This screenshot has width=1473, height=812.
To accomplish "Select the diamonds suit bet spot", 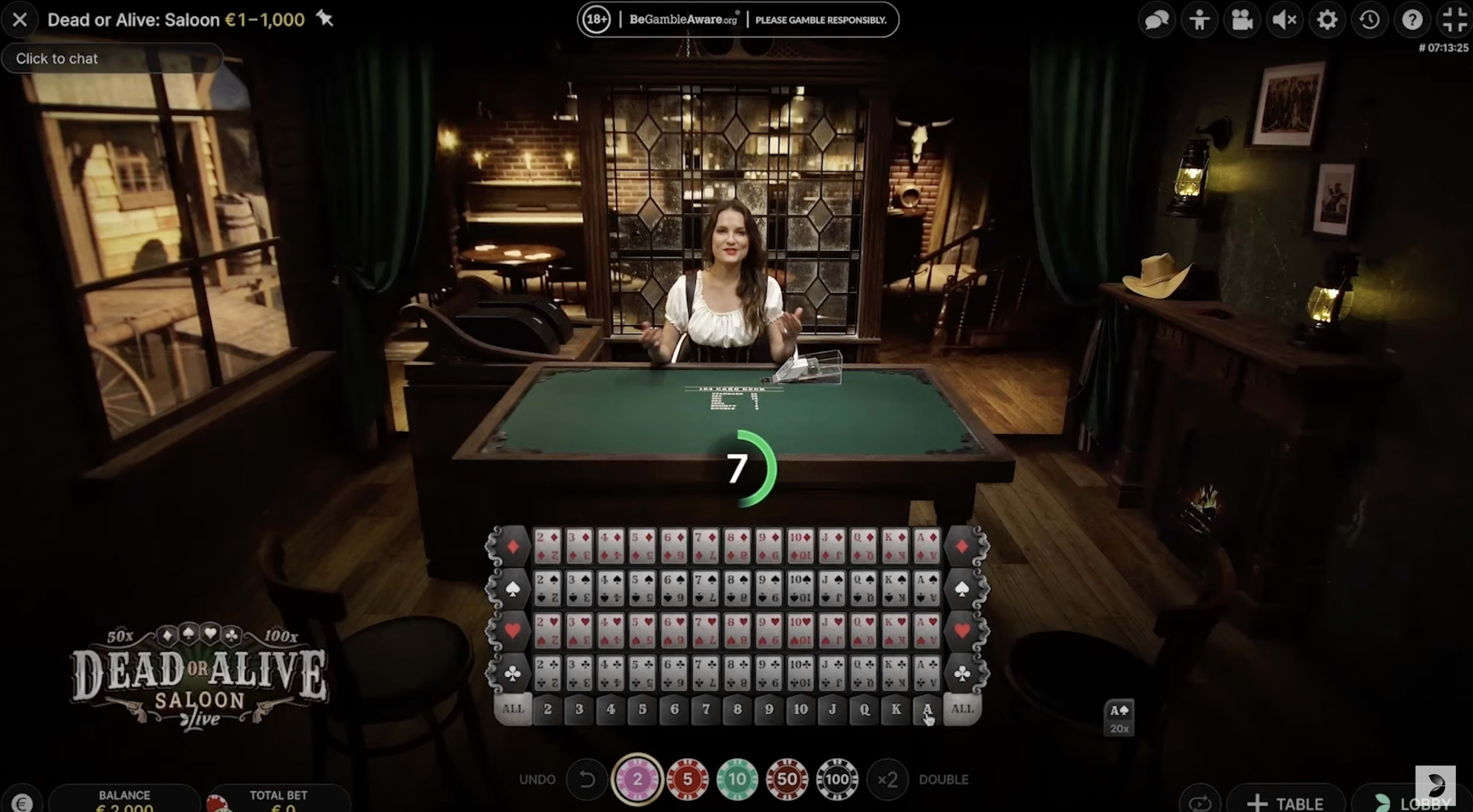I will click(x=514, y=546).
